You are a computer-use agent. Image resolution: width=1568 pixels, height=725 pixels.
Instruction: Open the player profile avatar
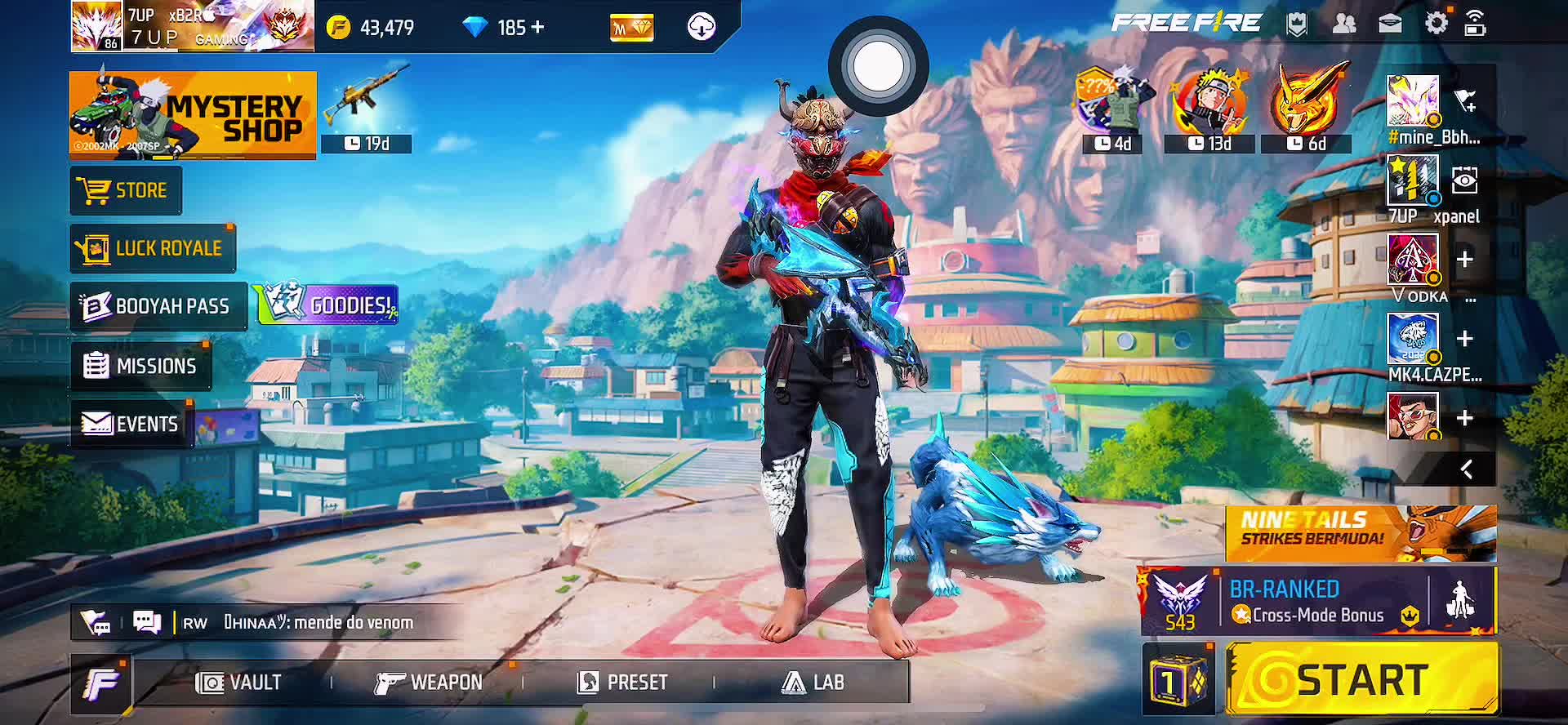pyautogui.click(x=96, y=26)
